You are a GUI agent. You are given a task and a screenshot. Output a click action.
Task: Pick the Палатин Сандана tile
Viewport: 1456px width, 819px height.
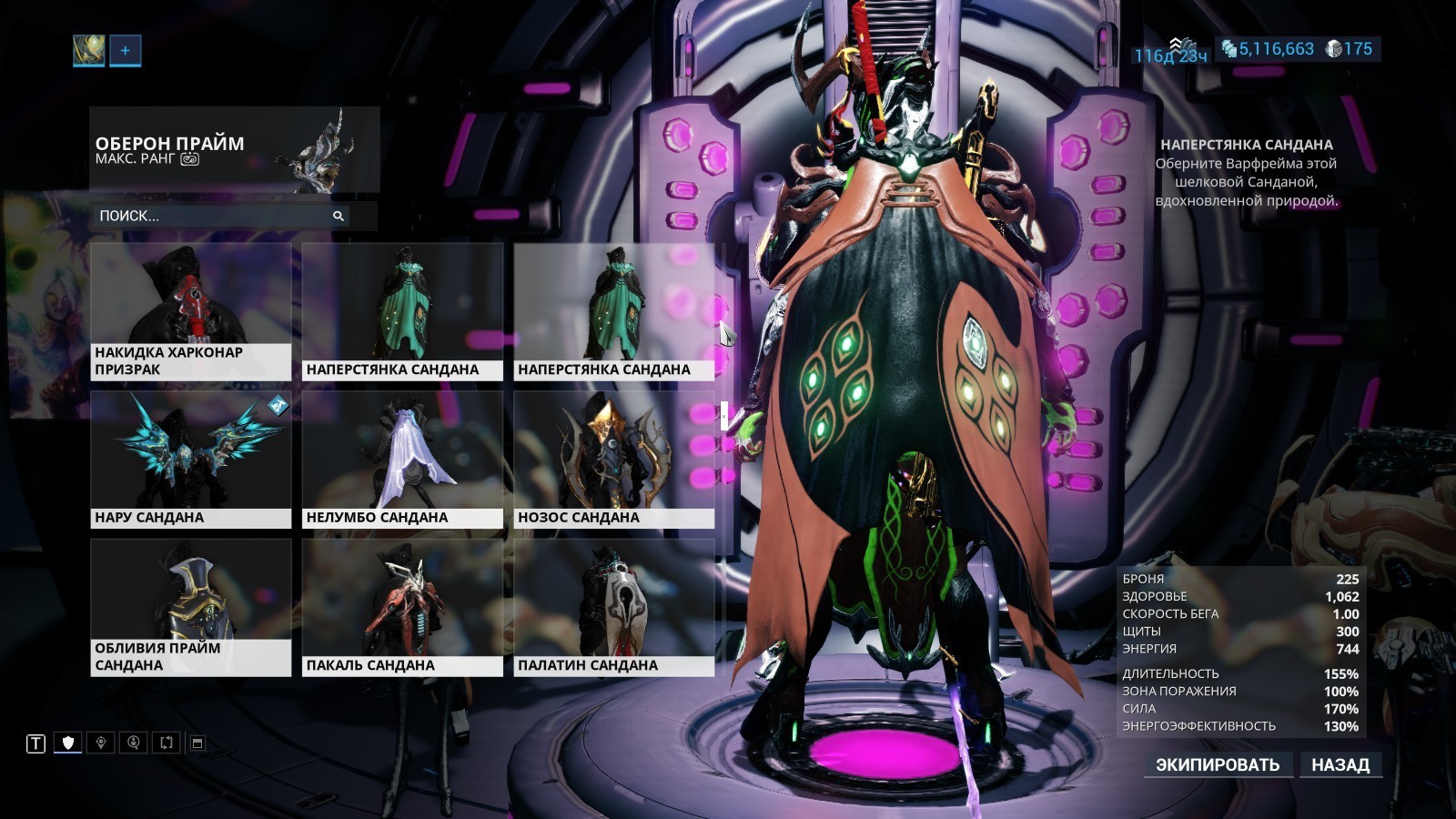point(613,607)
